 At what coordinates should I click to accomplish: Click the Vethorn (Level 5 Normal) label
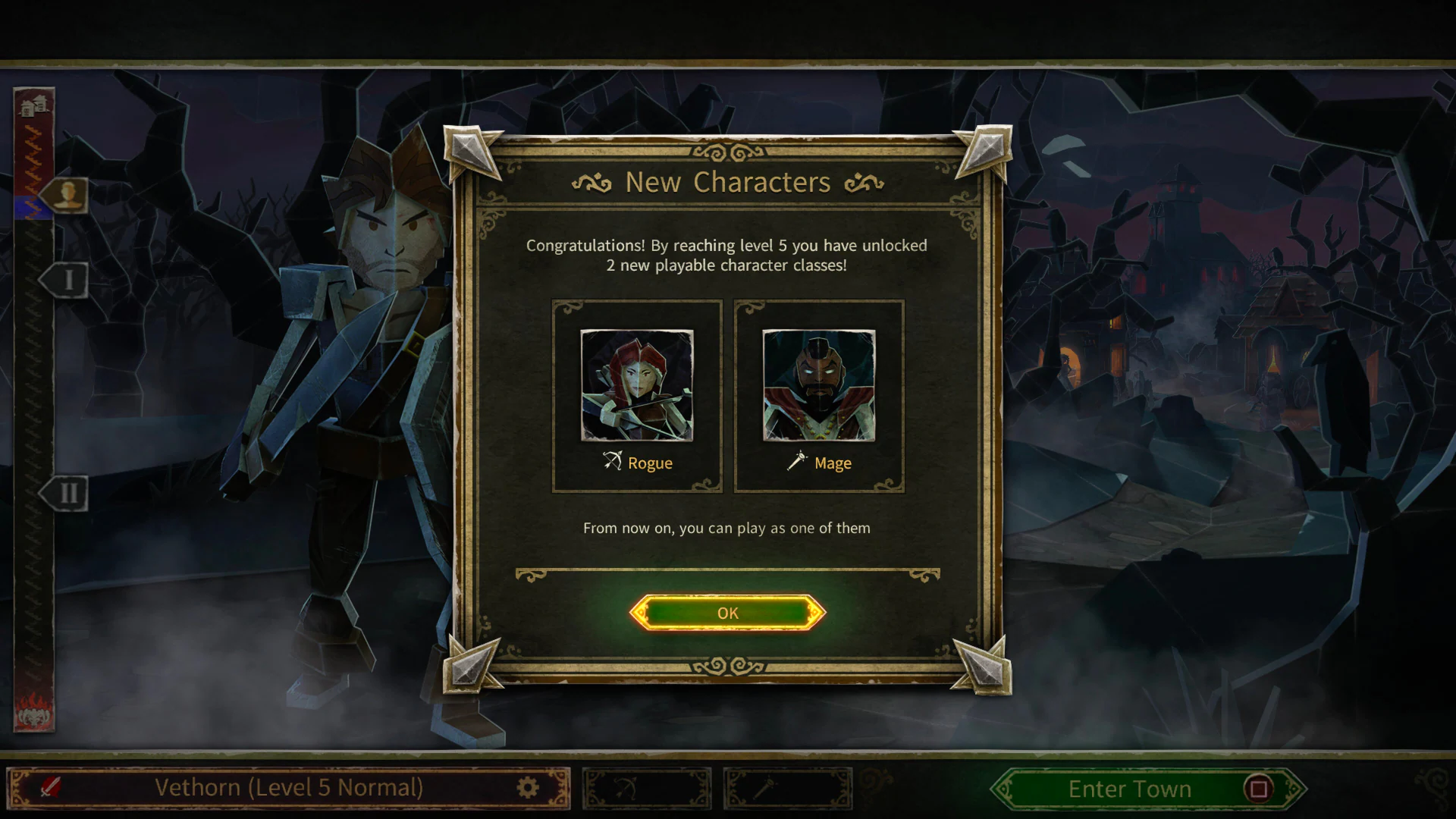pos(288,788)
